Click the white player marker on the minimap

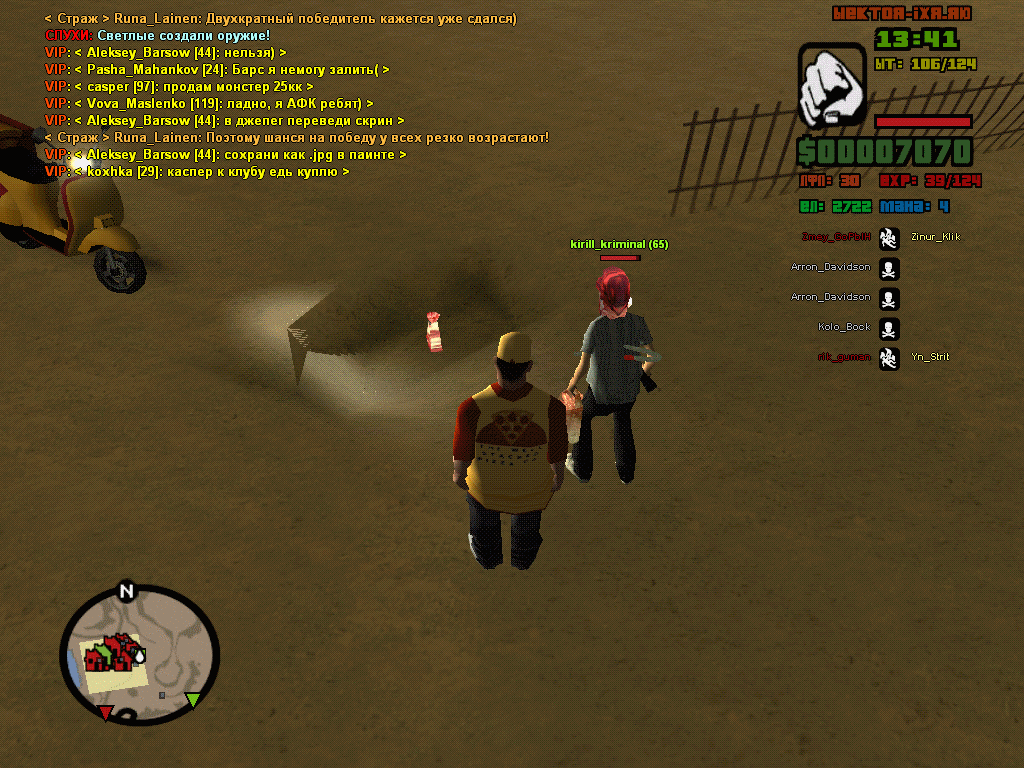tap(139, 656)
